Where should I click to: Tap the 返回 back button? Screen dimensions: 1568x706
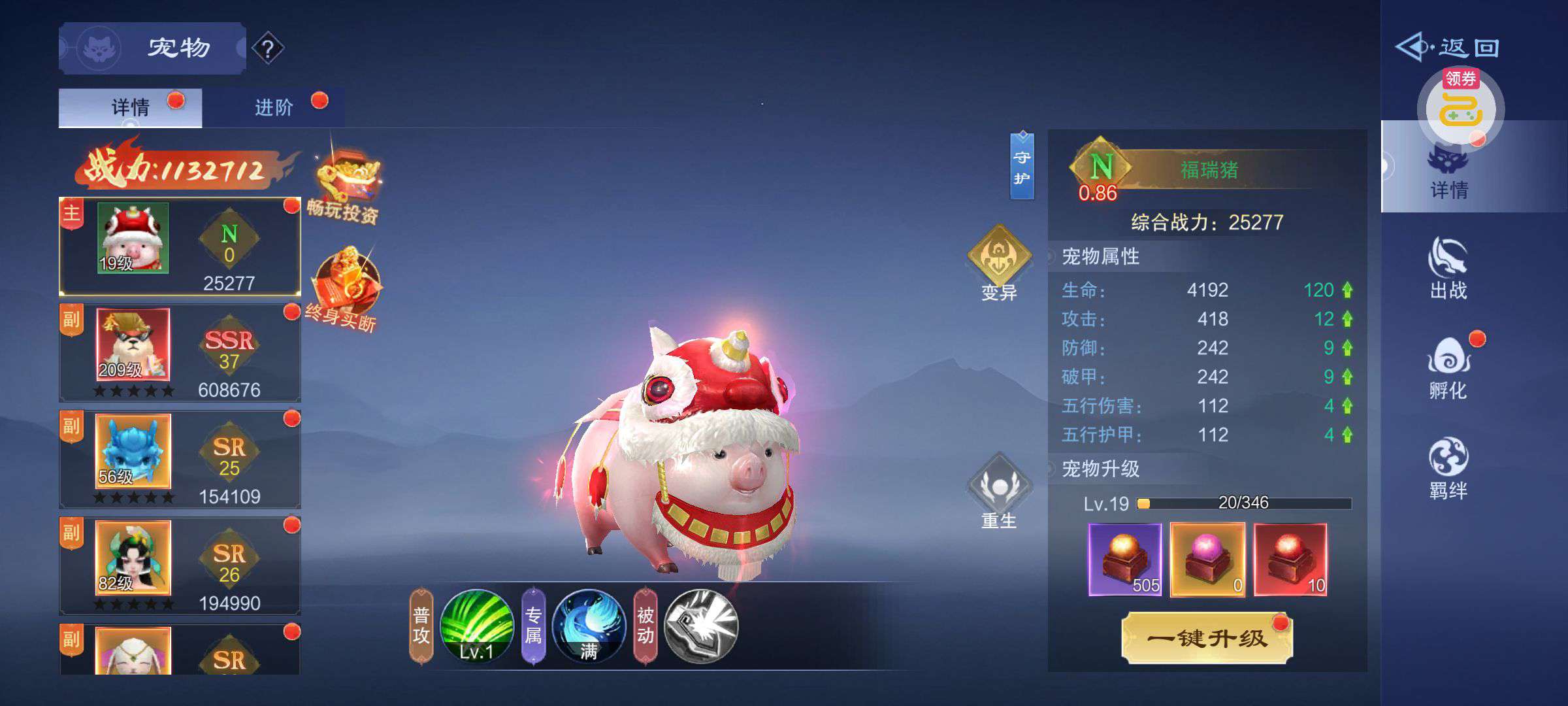tap(1448, 47)
